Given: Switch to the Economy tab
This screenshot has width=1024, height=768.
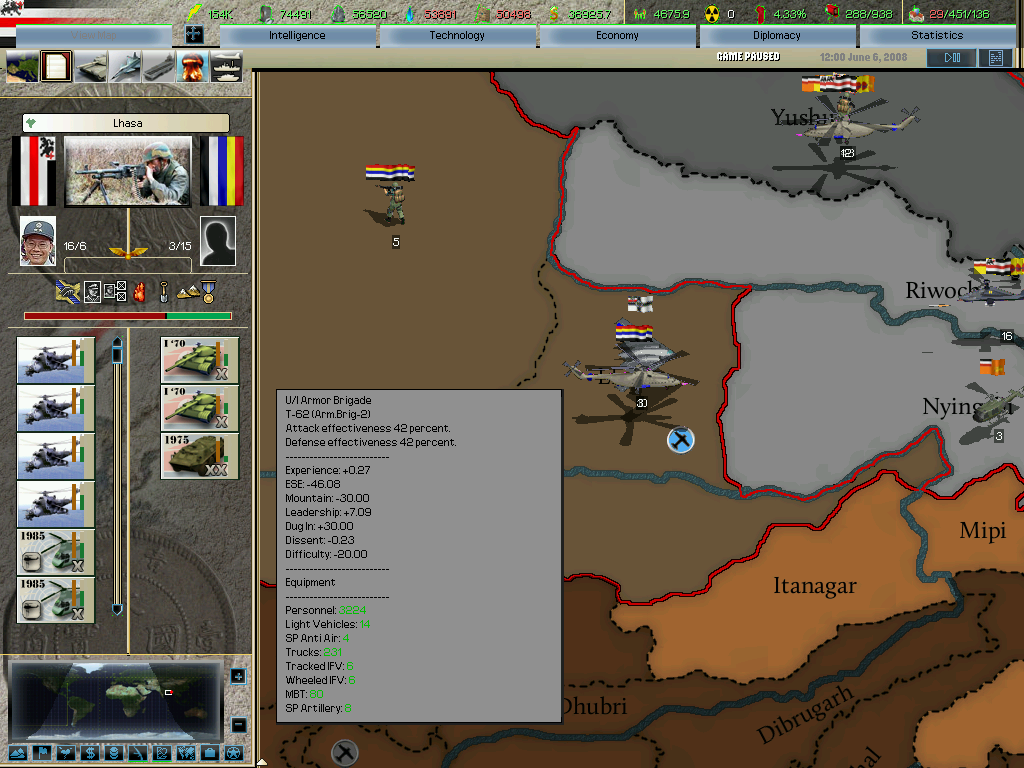Looking at the screenshot, I should click(x=617, y=35).
